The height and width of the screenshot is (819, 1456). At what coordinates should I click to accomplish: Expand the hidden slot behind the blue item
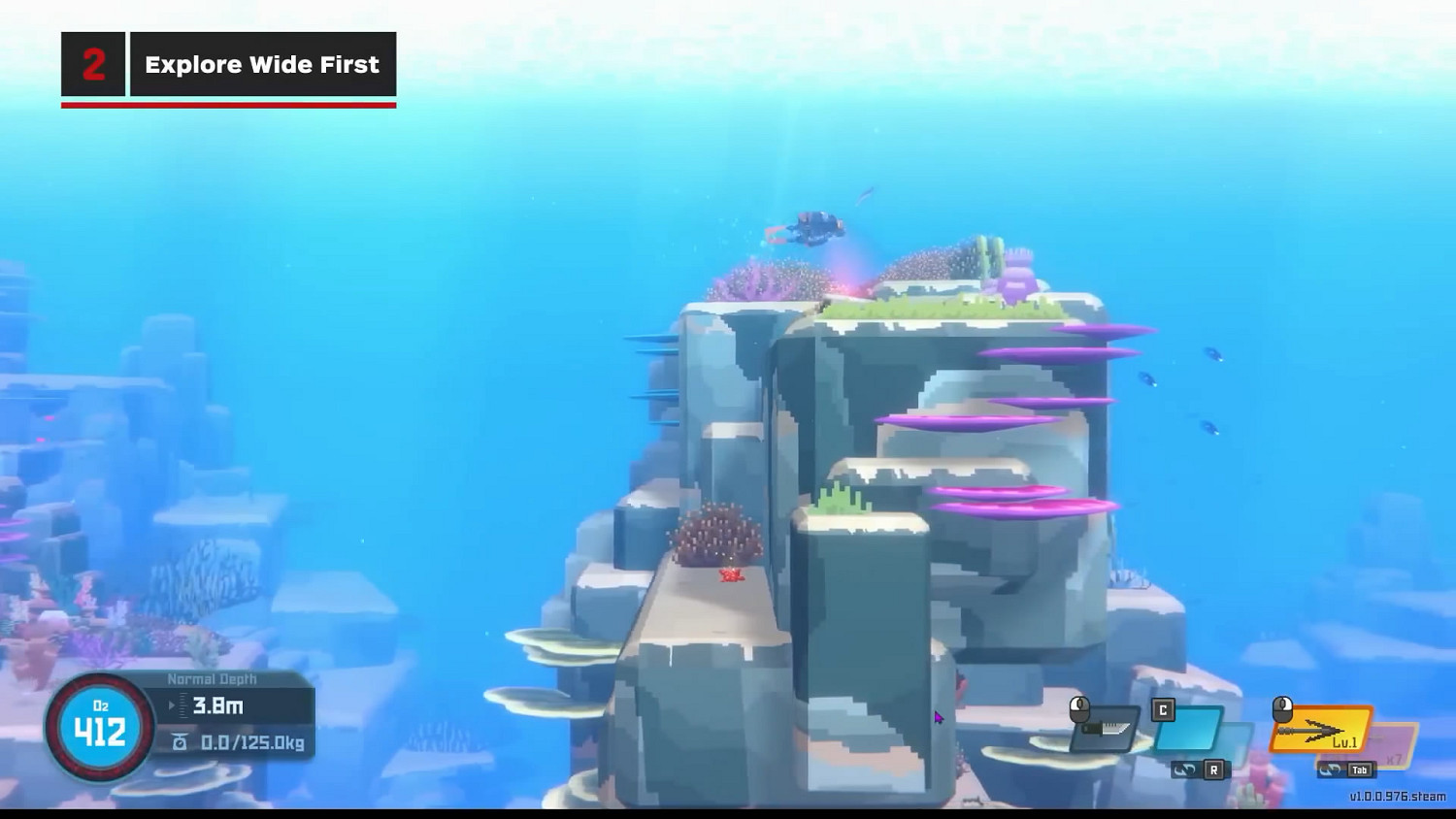tap(1231, 737)
